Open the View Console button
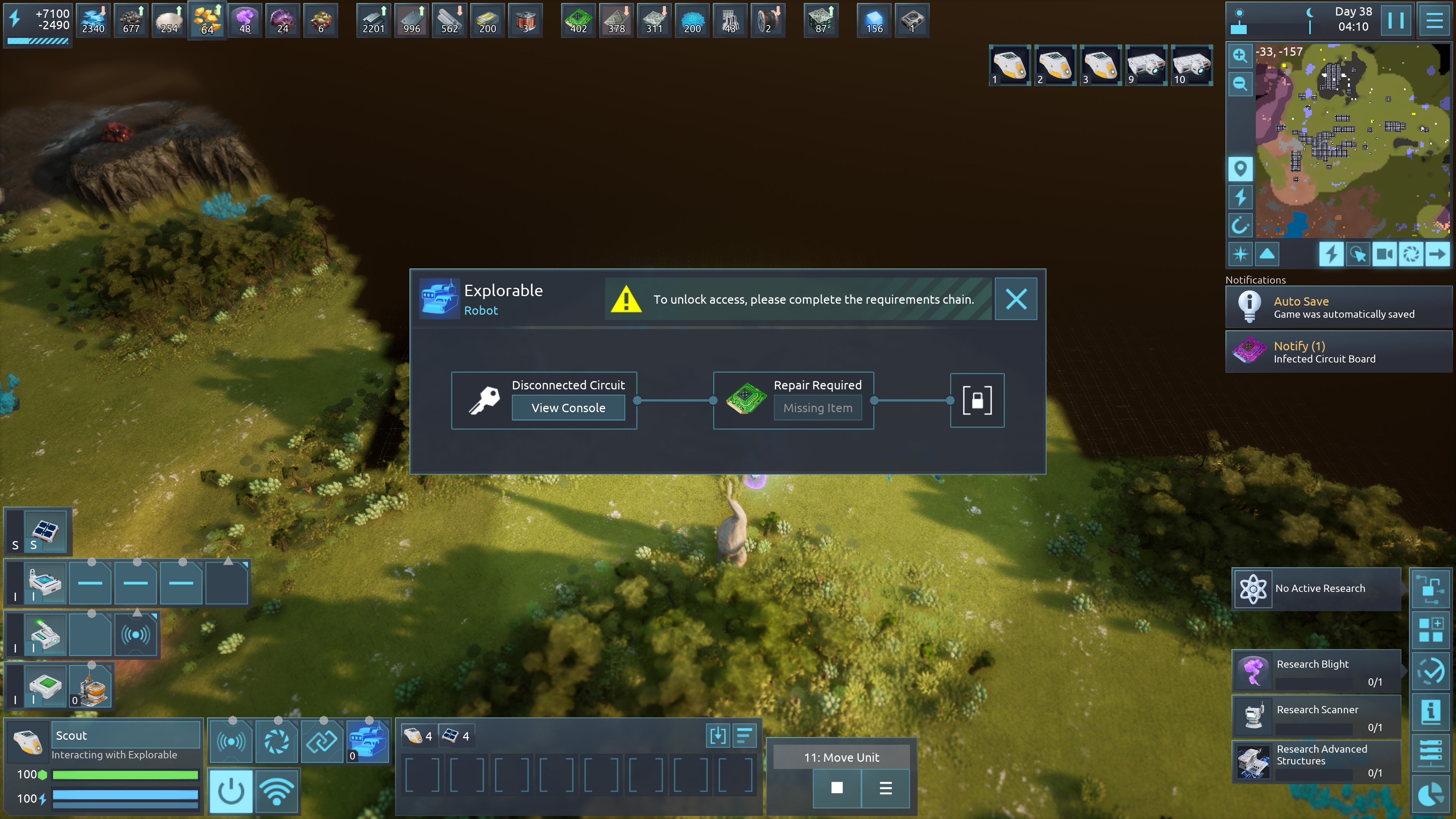1456x819 pixels. (x=568, y=408)
